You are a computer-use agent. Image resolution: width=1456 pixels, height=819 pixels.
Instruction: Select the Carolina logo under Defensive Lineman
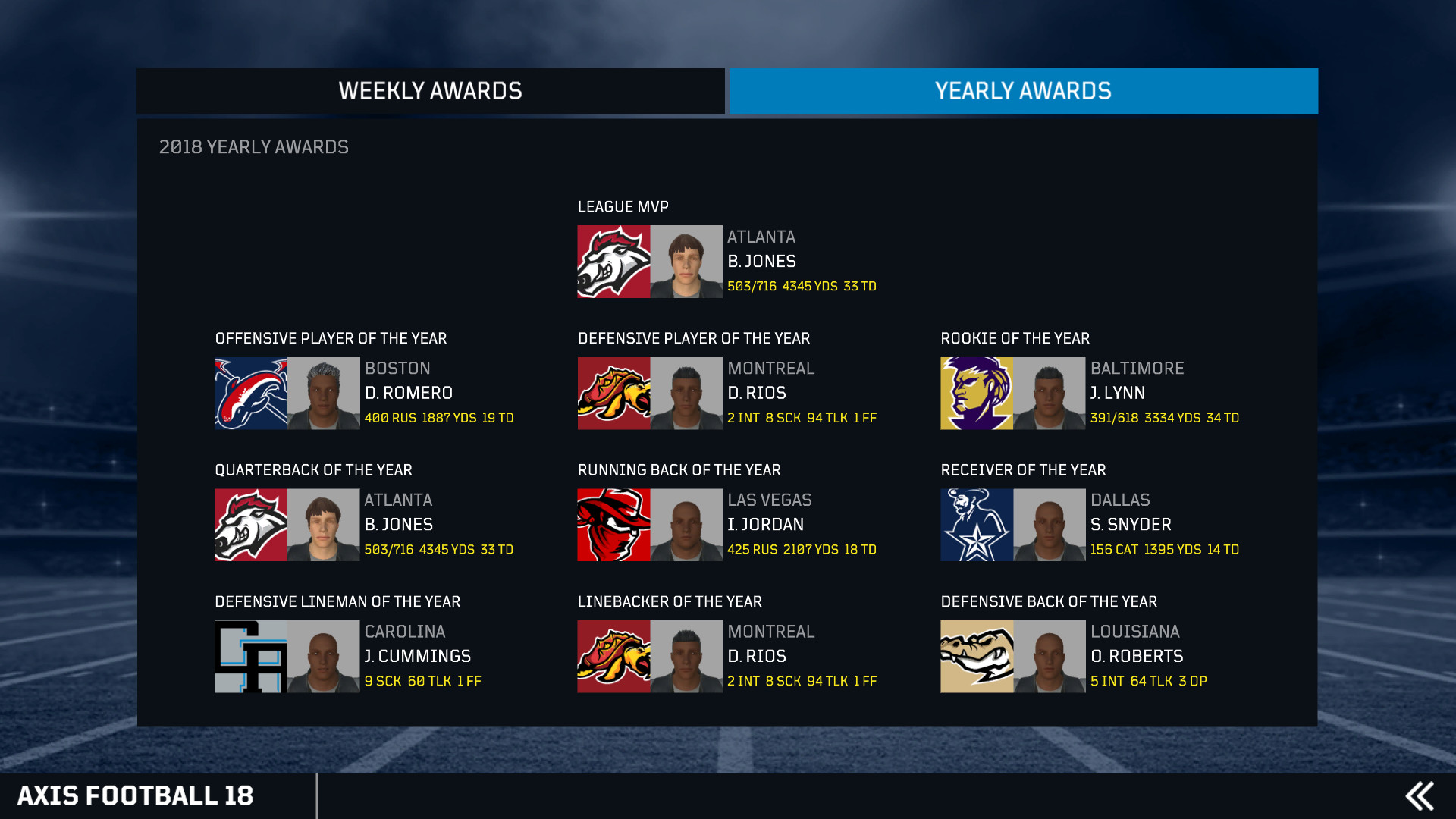click(250, 657)
